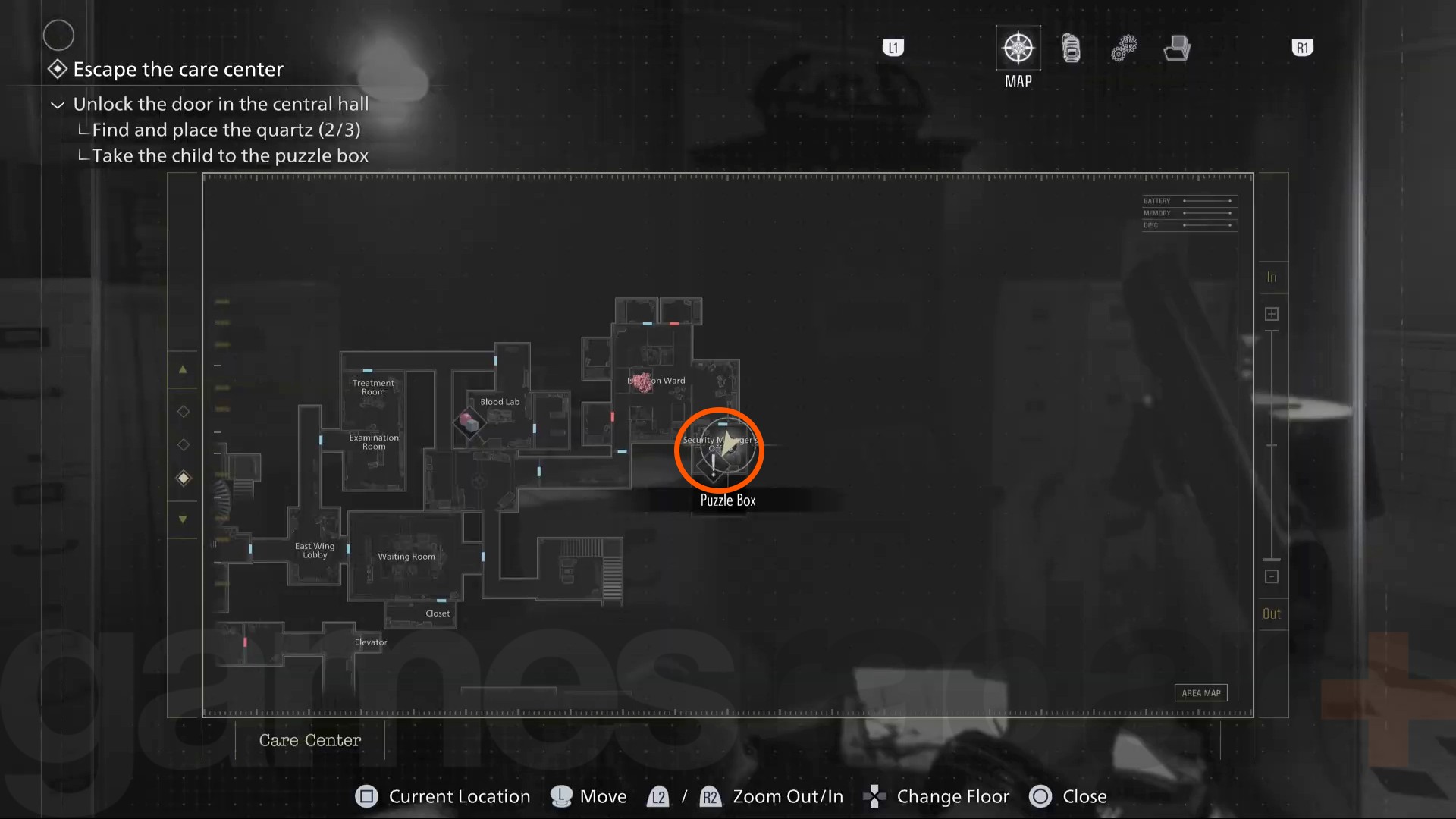Click the Close circle icon
Image resolution: width=1456 pixels, height=819 pixels.
[x=1042, y=796]
